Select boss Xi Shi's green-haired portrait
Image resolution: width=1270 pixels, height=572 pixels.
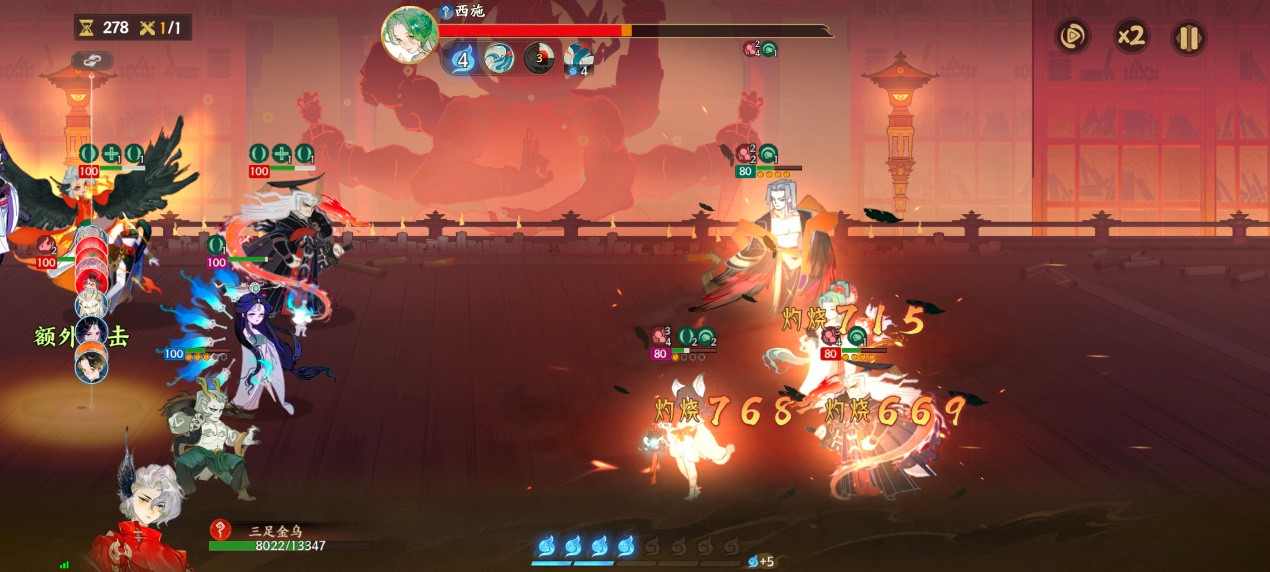(409, 35)
